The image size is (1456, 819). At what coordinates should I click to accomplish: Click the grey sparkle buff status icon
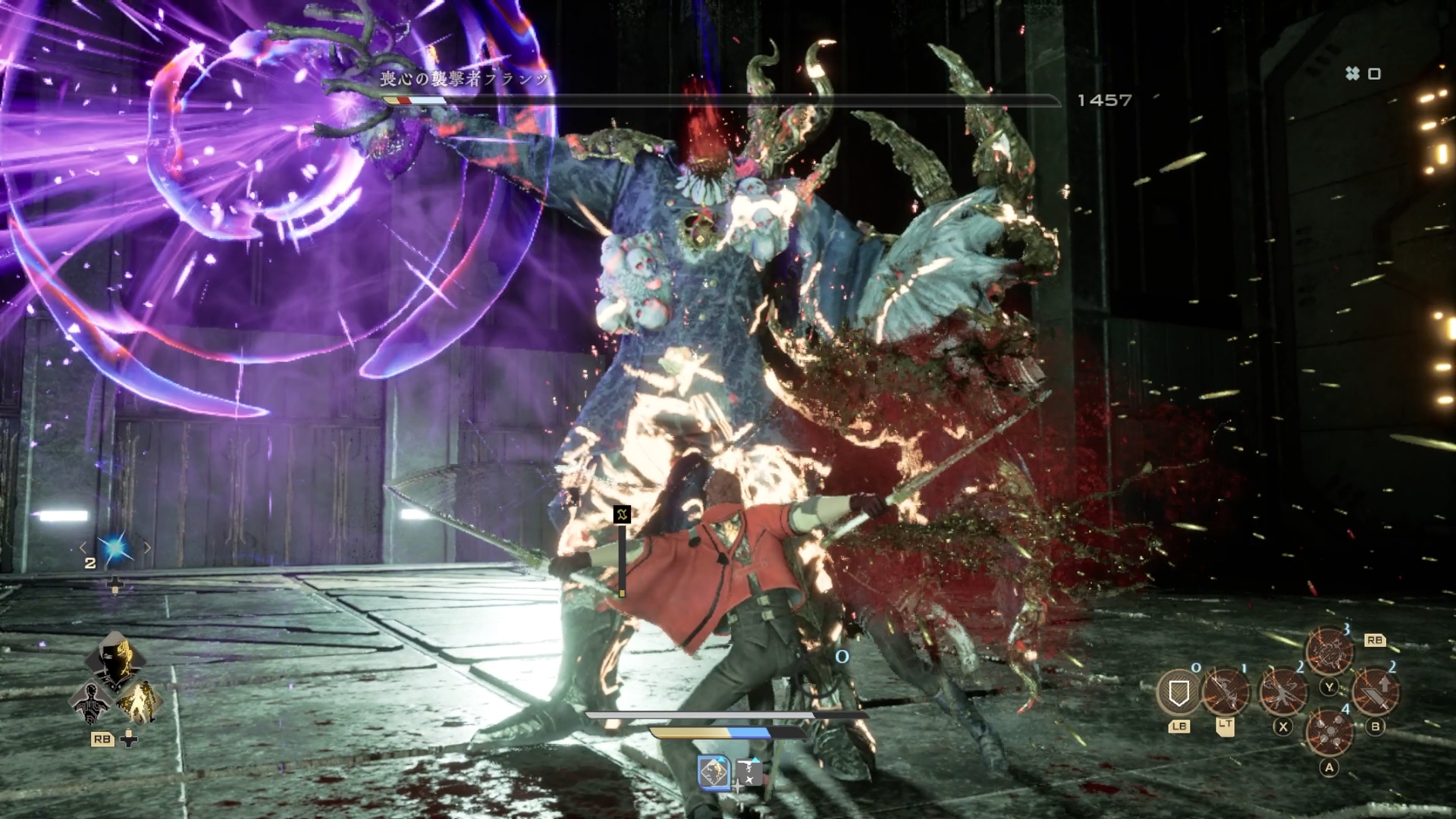point(748,773)
